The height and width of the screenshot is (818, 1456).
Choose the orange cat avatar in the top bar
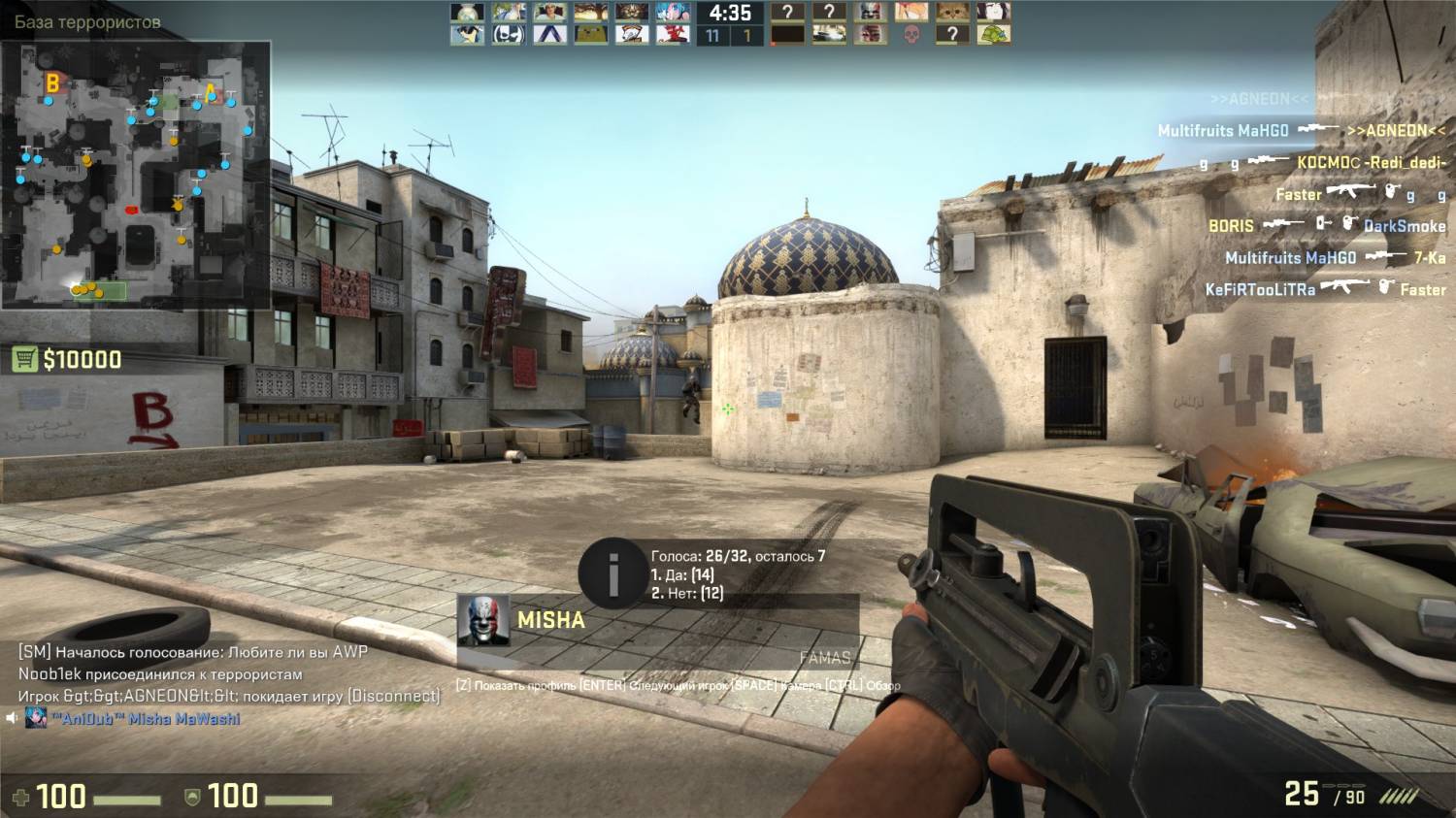click(952, 13)
